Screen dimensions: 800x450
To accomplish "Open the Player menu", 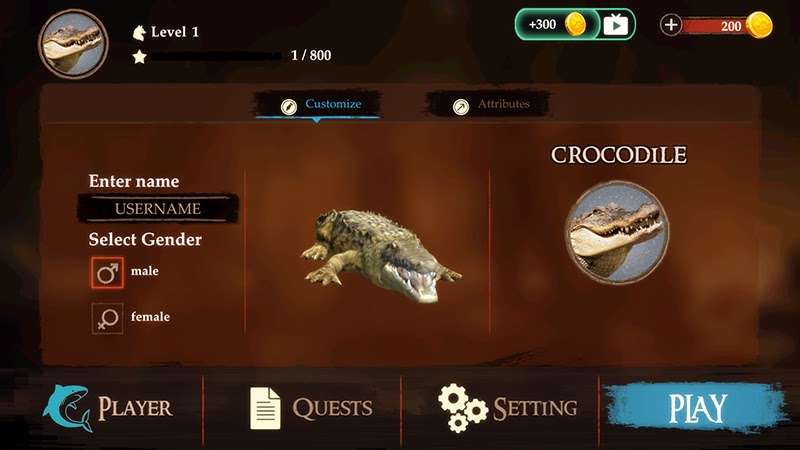I will click(x=108, y=408).
